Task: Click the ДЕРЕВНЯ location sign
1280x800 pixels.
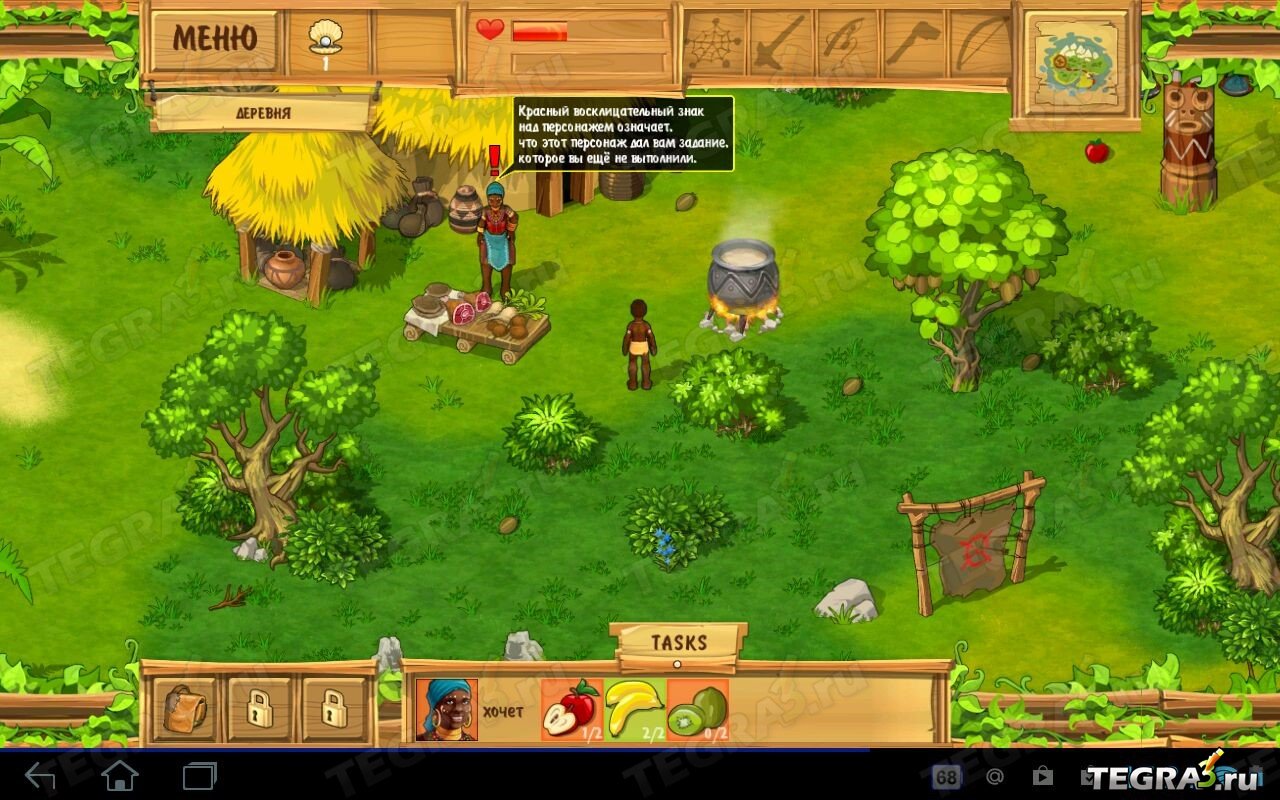Action: point(262,113)
